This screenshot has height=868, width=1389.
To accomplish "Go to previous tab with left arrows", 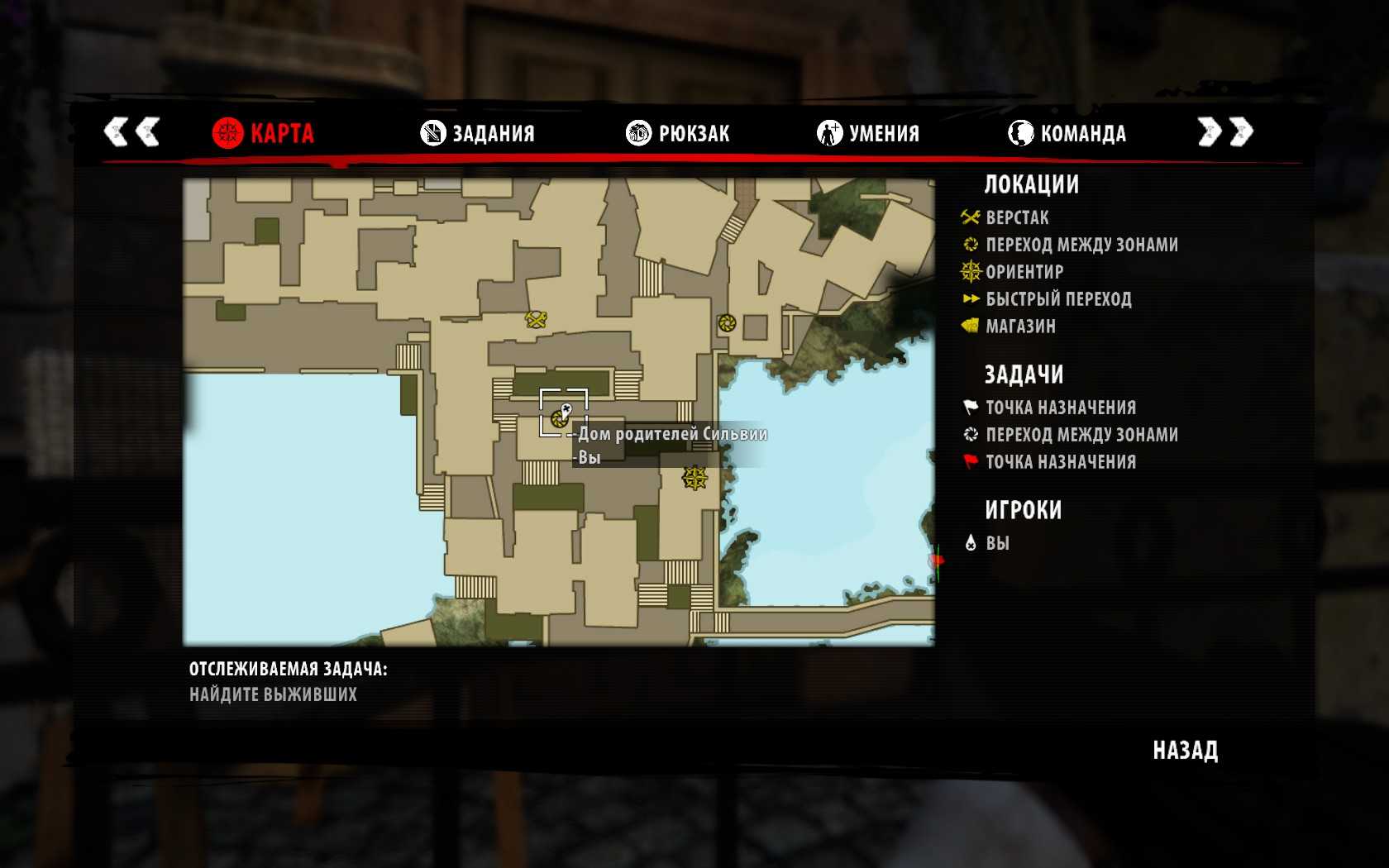I will [x=131, y=132].
